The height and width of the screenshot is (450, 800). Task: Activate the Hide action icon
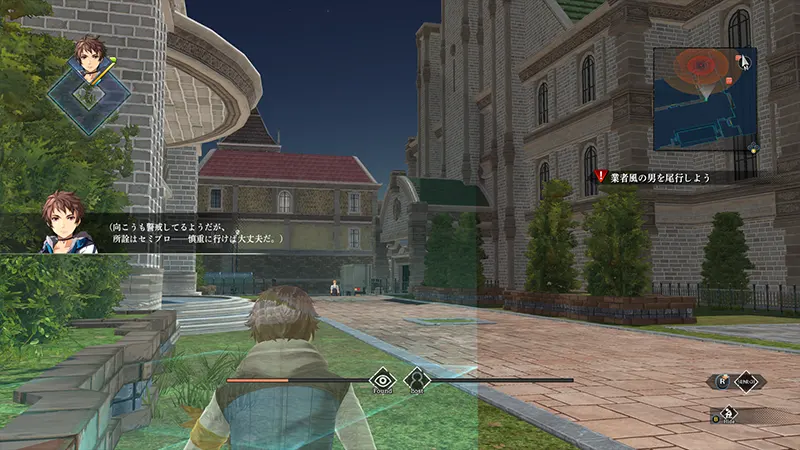730,413
